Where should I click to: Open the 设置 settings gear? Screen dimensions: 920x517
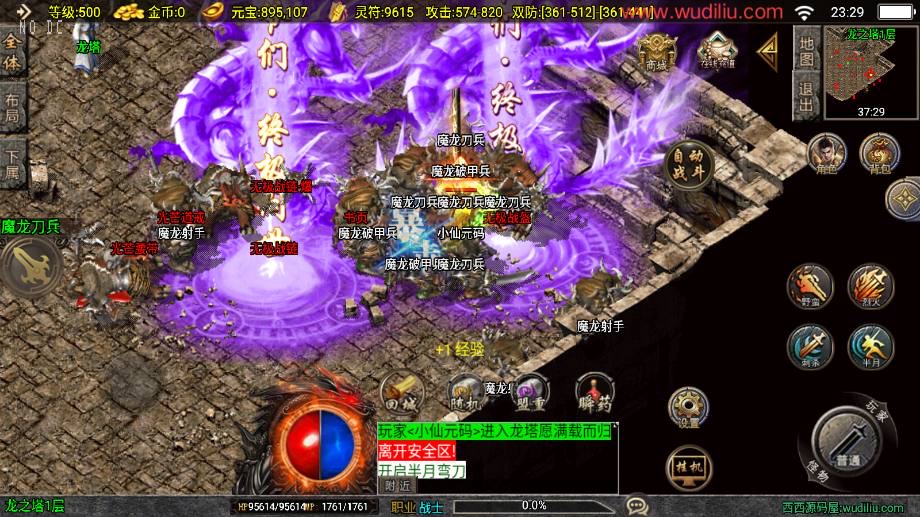pos(689,409)
